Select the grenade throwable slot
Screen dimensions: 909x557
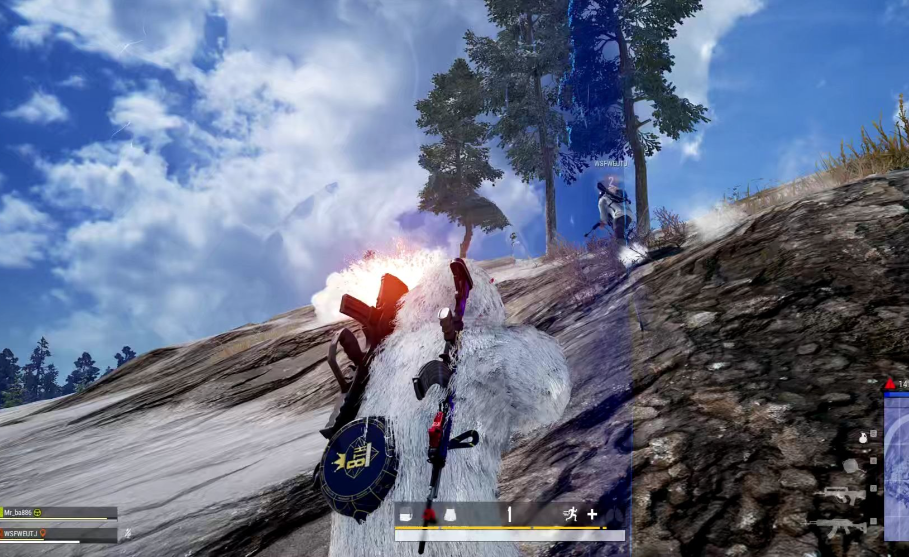click(x=862, y=438)
